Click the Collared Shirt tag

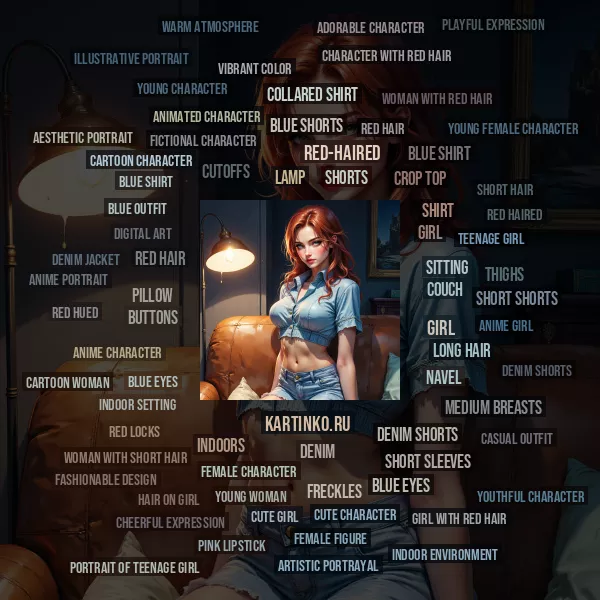point(312,95)
